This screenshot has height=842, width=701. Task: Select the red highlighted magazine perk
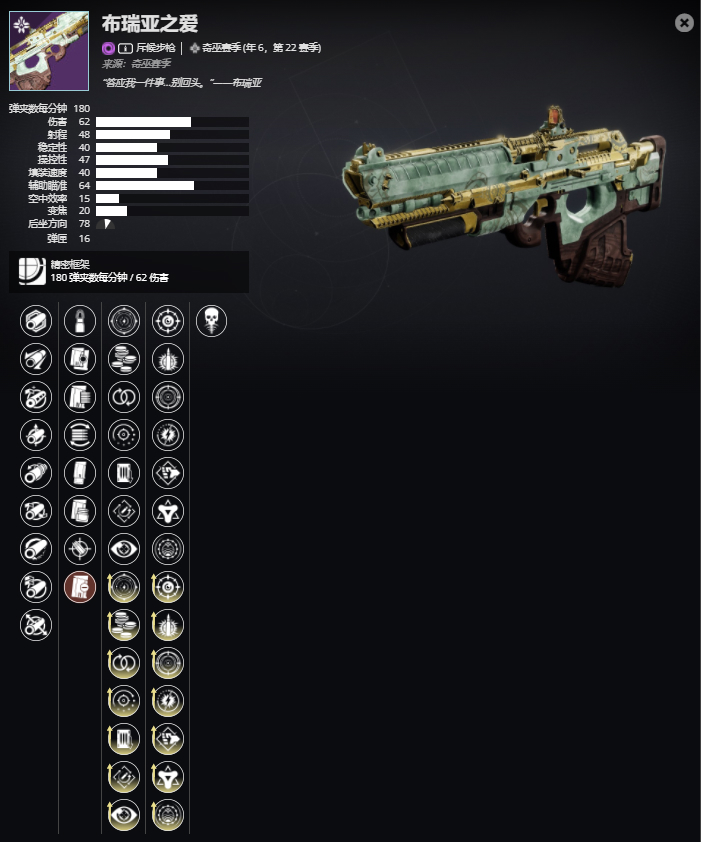[80, 587]
